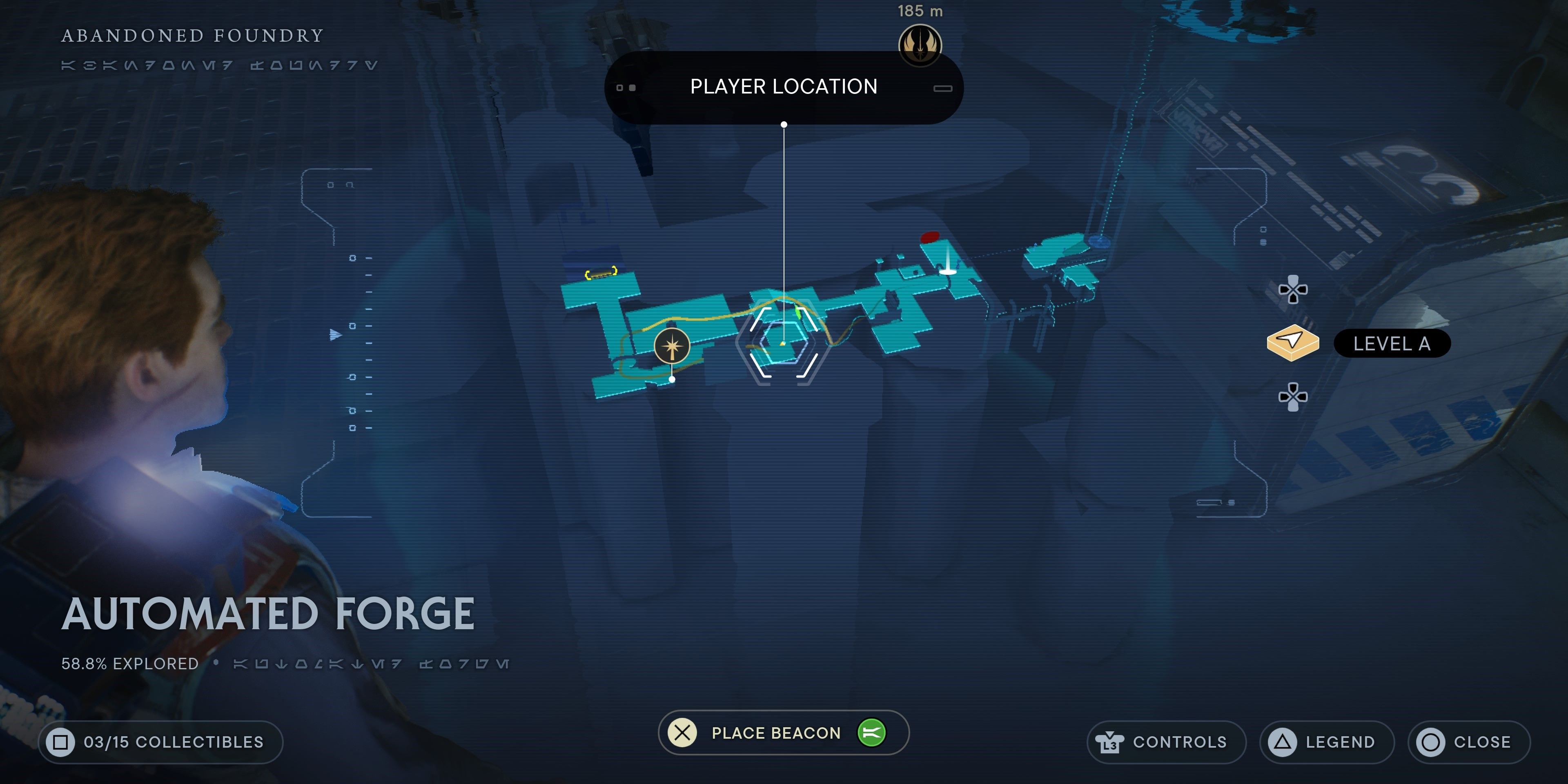
Task: Open the Collectibles list
Action: (161, 742)
